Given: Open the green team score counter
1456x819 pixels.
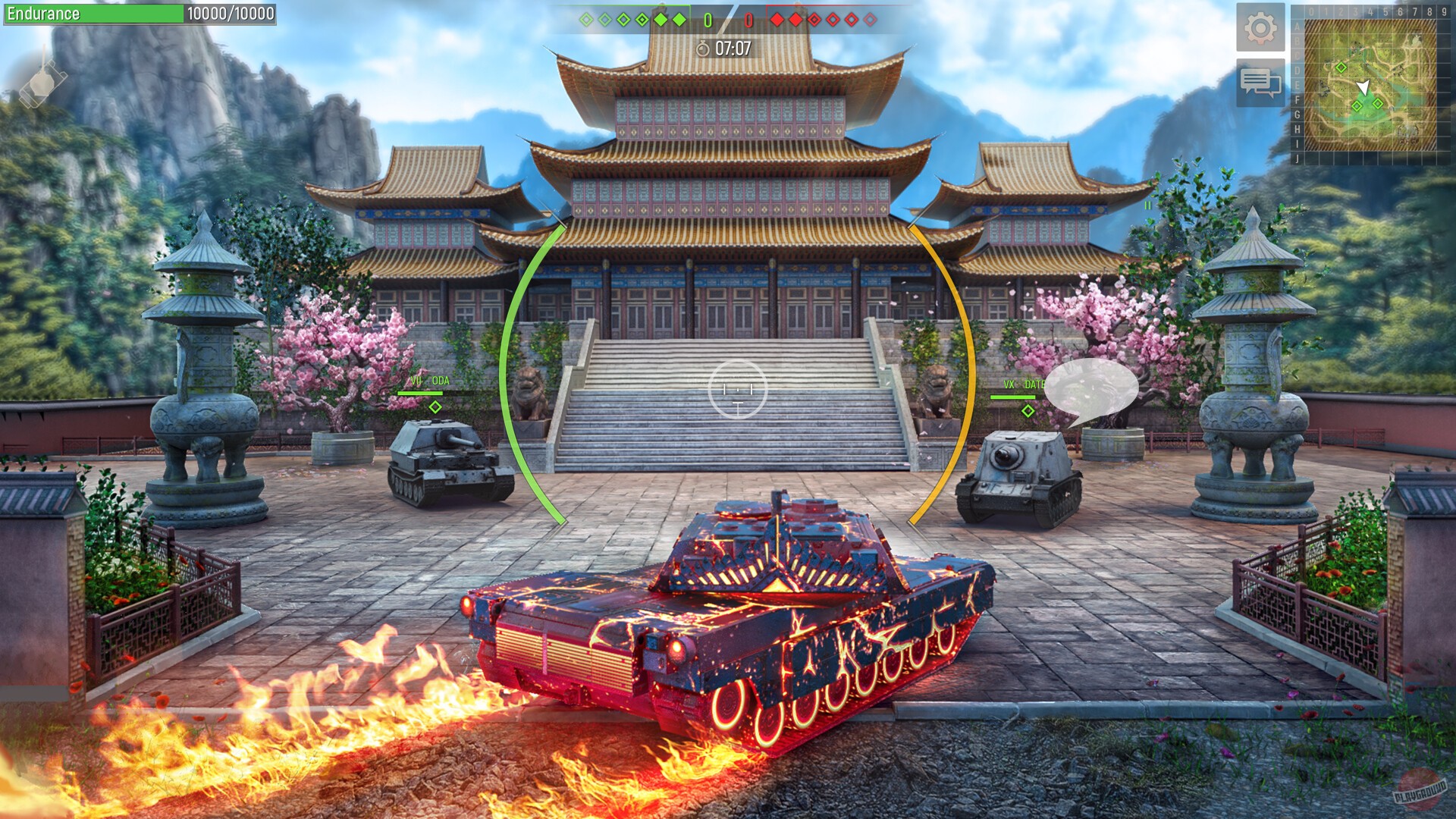Looking at the screenshot, I should coord(707,21).
